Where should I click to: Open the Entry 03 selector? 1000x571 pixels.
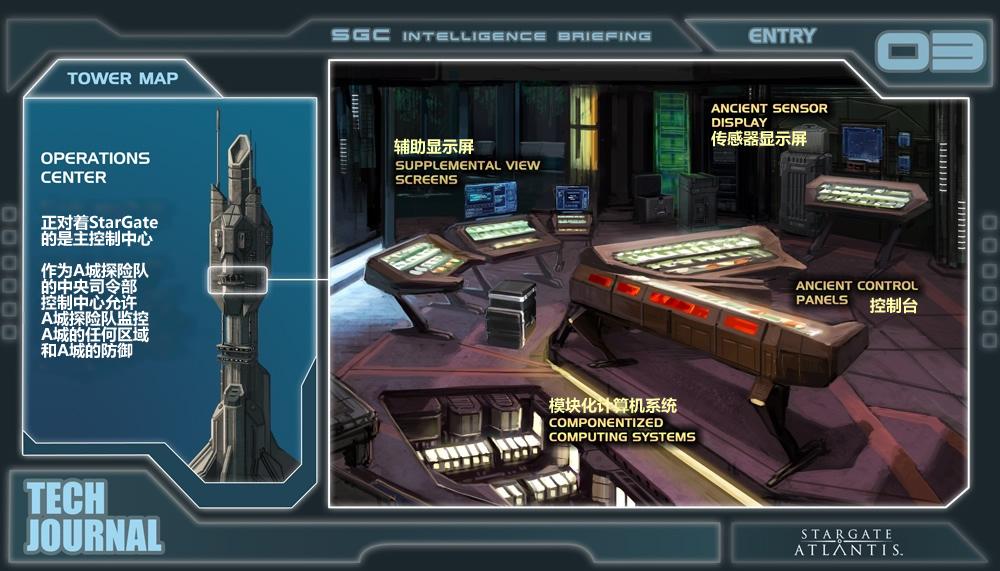[929, 51]
